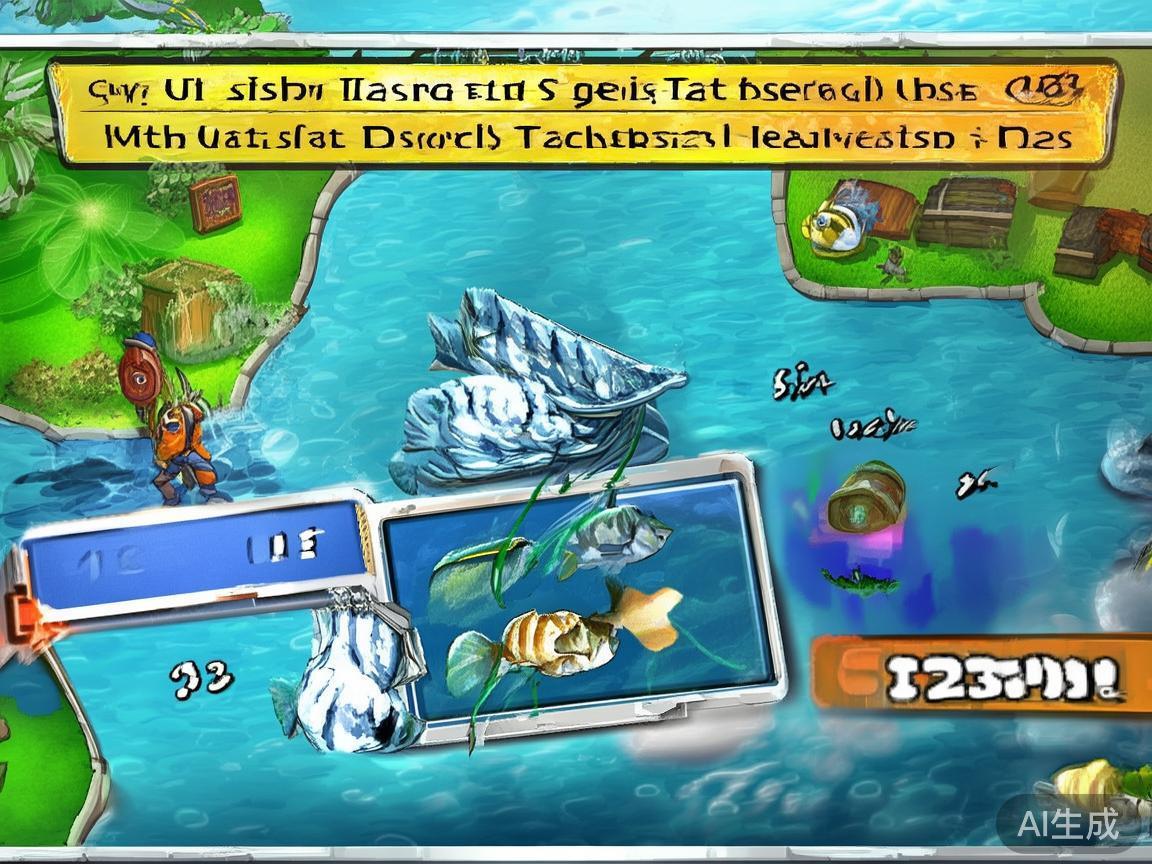Click the AI生成 watermark badge
Screen dimensions: 1152x864
[x=1066, y=824]
